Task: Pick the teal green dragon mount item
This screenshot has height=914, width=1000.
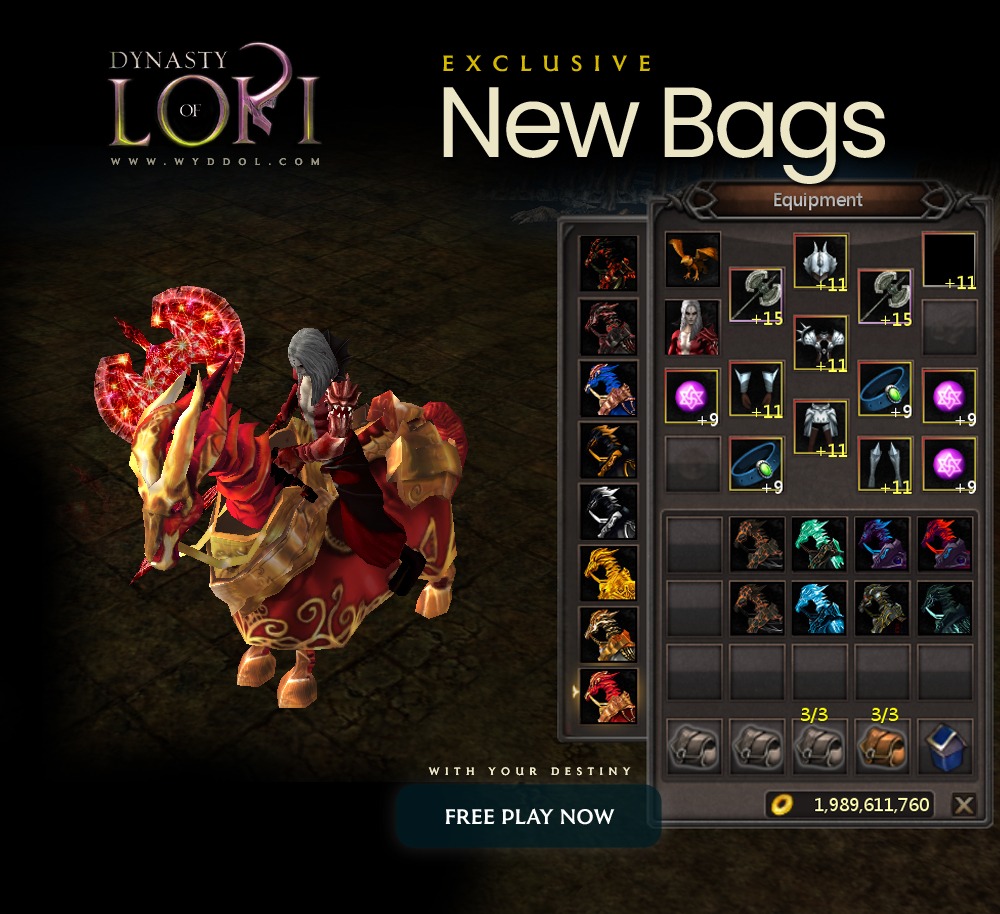Action: pos(820,543)
